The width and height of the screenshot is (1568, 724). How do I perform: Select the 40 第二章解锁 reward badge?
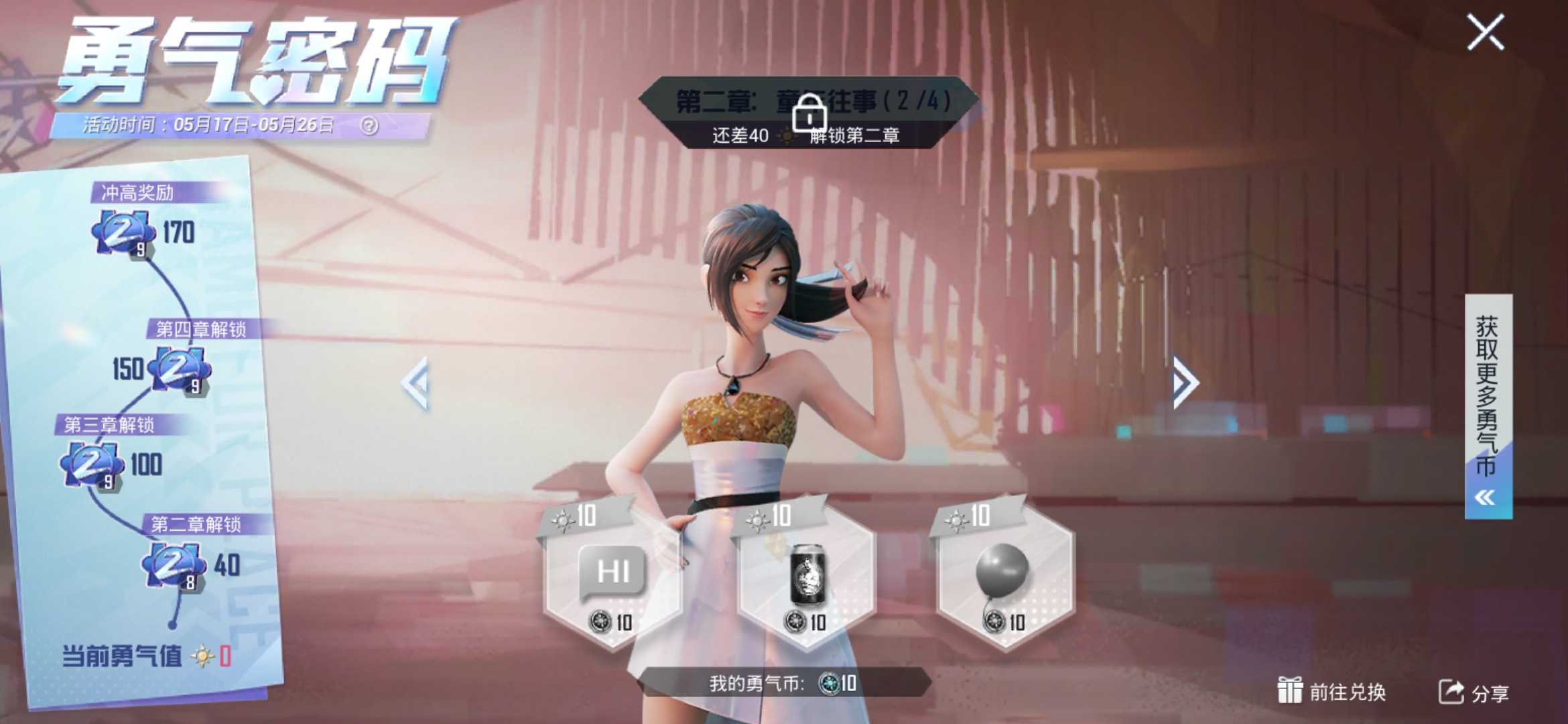(173, 565)
